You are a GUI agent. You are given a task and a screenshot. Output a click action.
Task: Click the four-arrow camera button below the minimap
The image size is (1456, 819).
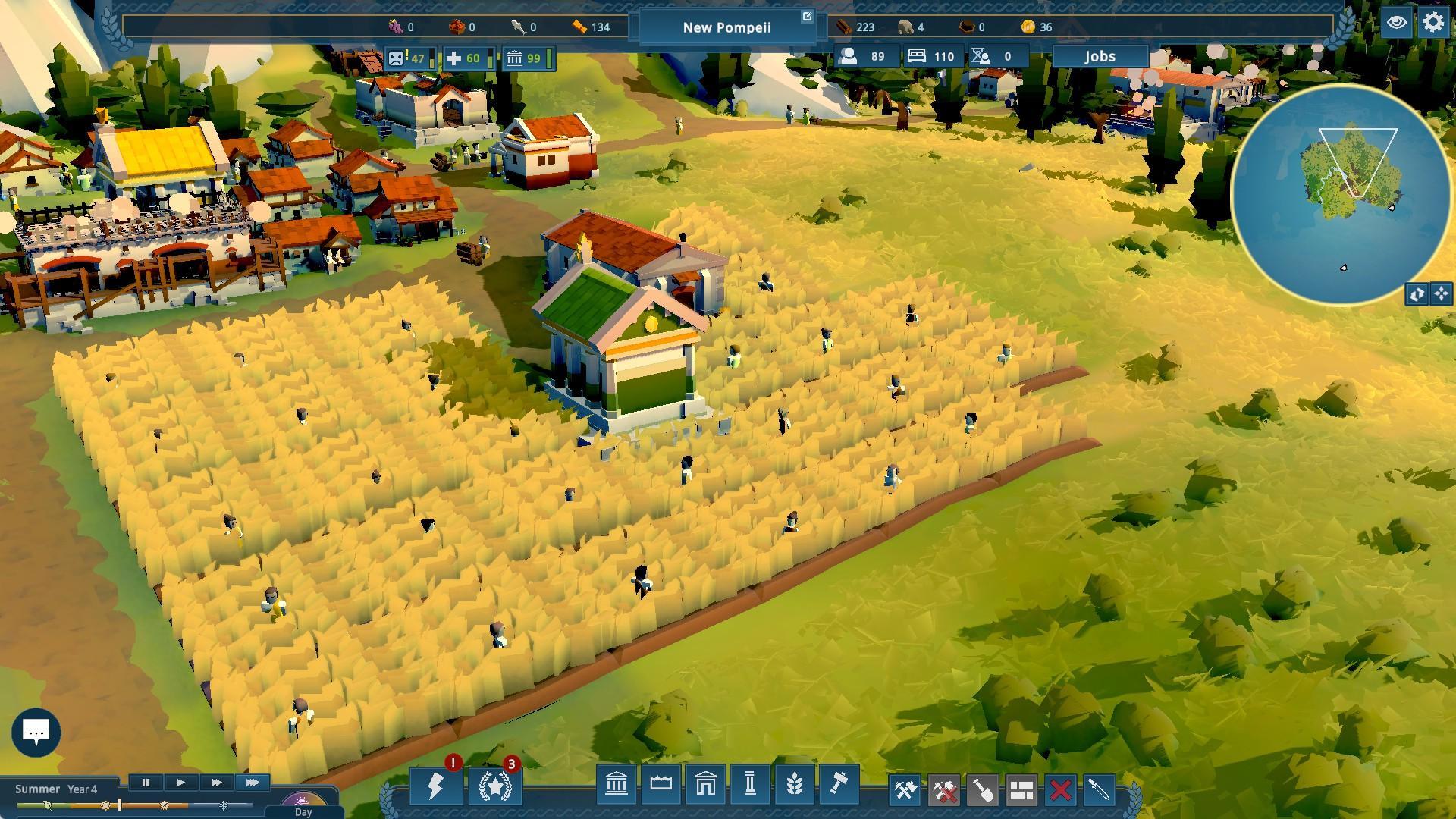click(1441, 293)
